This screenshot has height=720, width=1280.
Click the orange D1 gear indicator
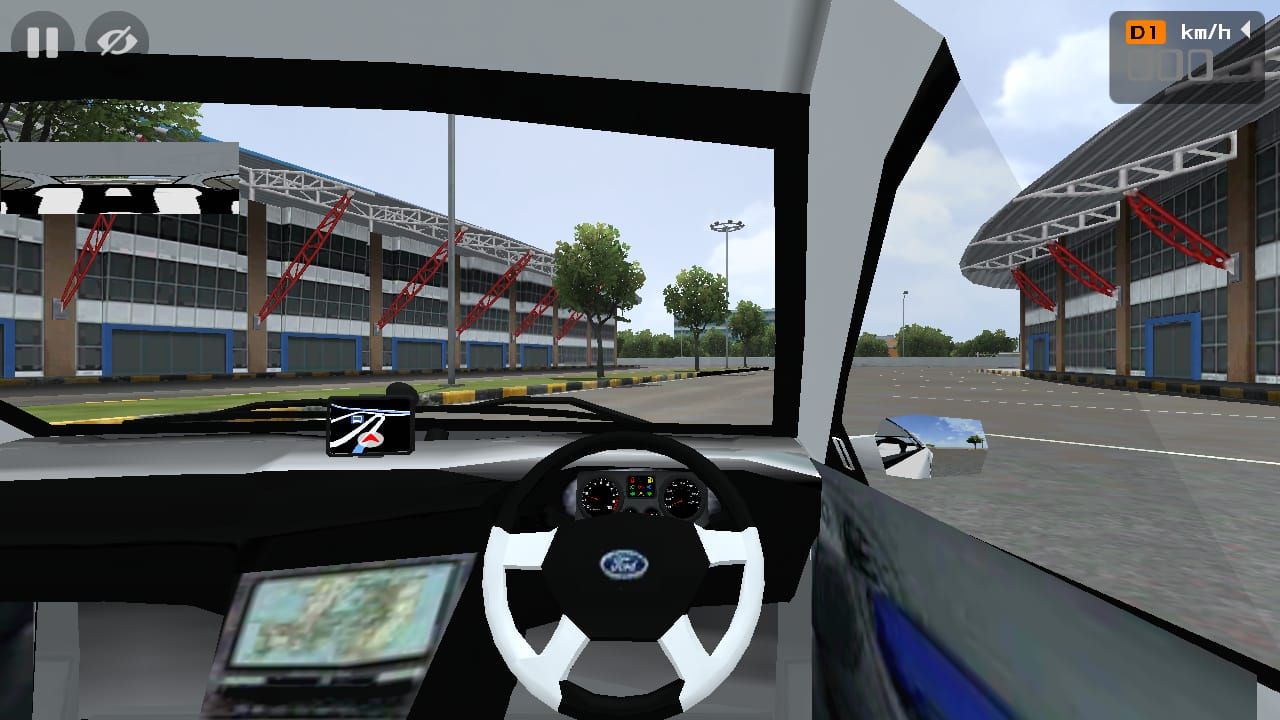(x=1146, y=31)
